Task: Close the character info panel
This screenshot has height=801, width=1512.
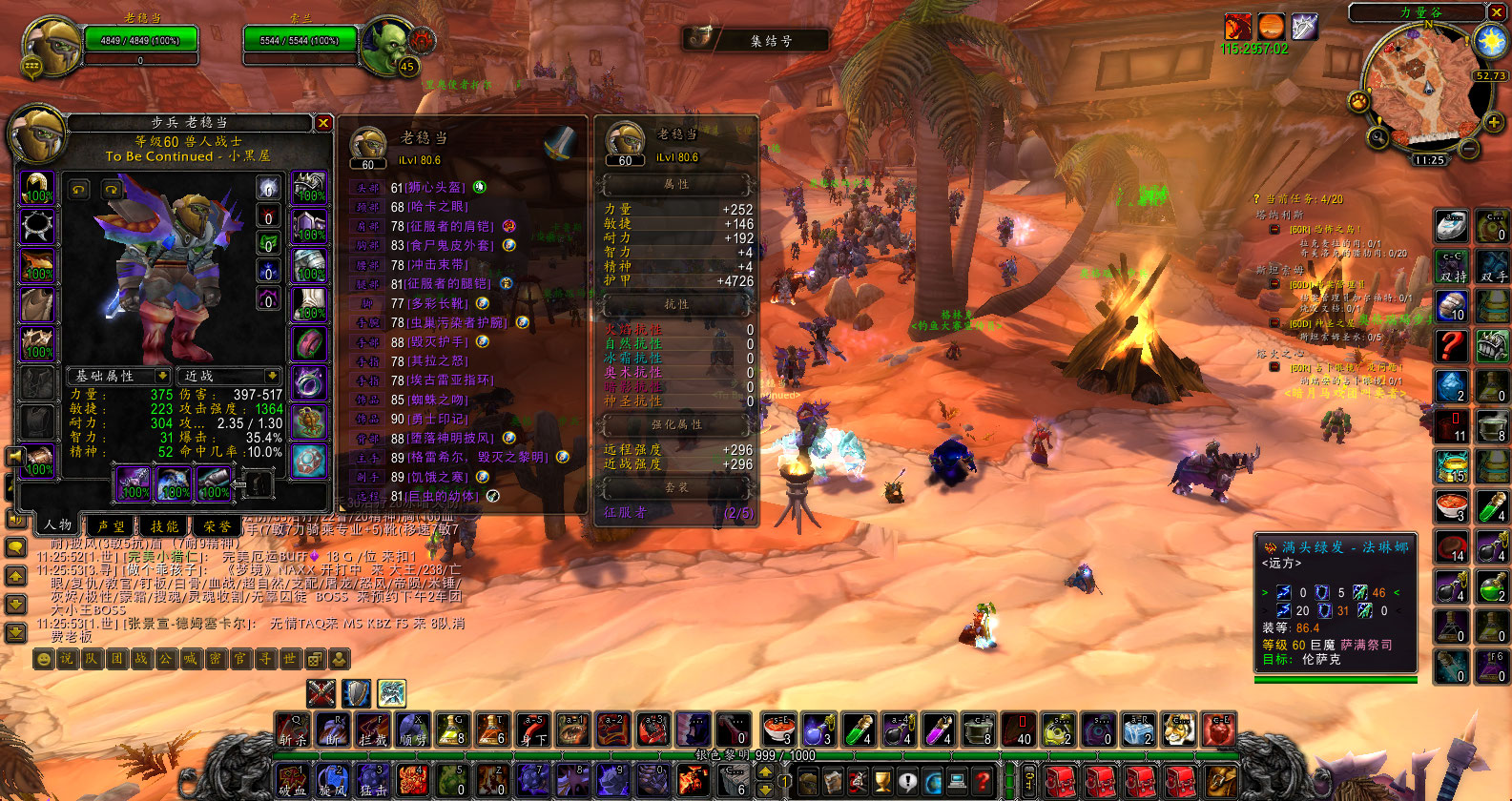Action: point(323,123)
